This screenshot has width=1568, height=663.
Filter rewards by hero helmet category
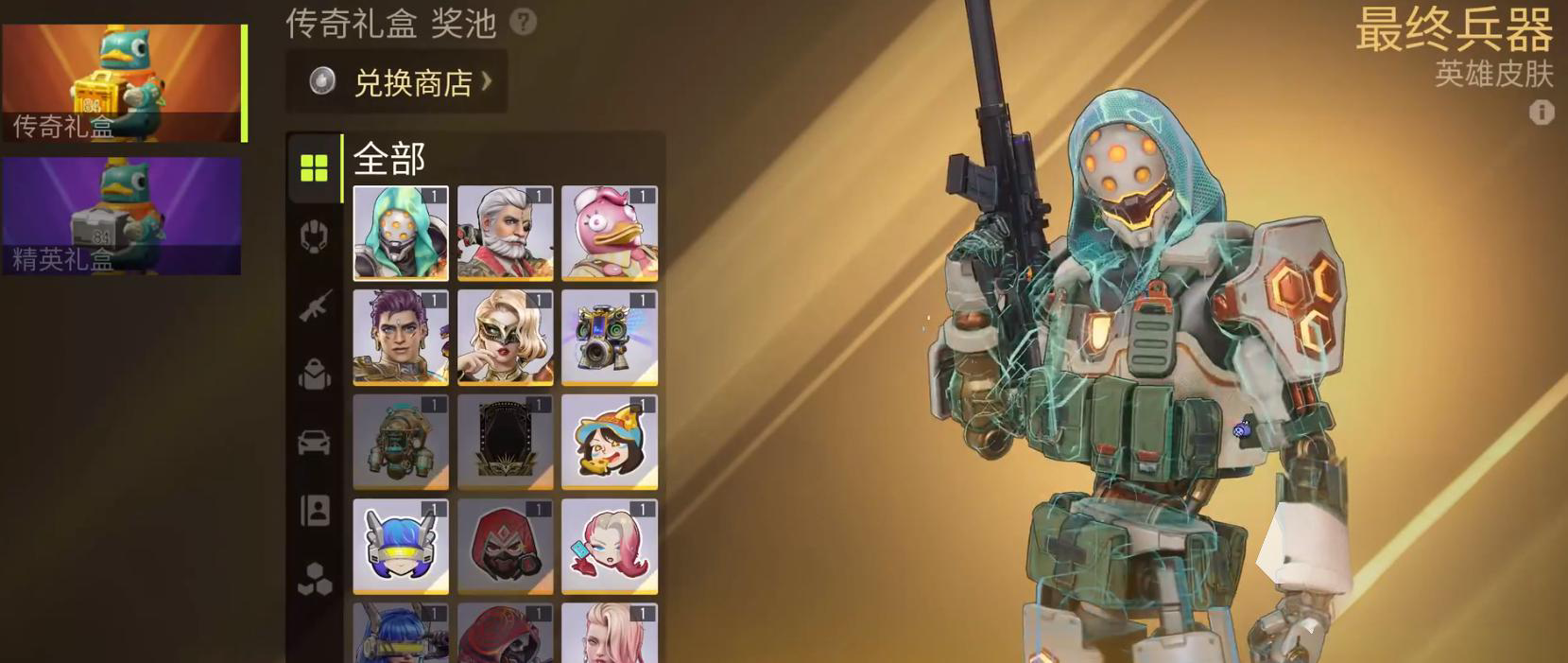(314, 236)
